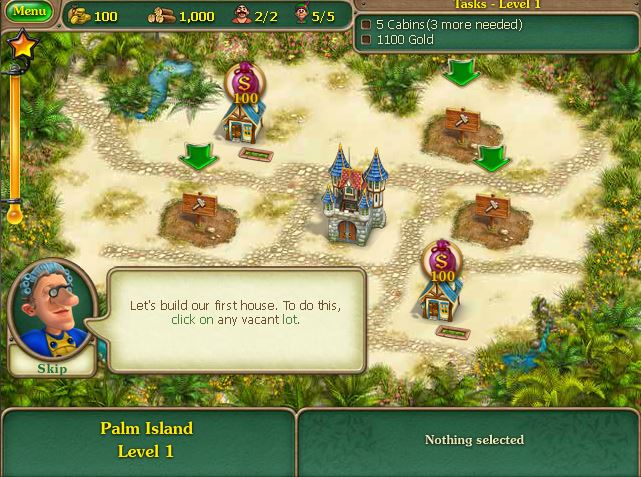This screenshot has width=641, height=477.
Task: Skip the tutorial dialogue
Action: (51, 367)
